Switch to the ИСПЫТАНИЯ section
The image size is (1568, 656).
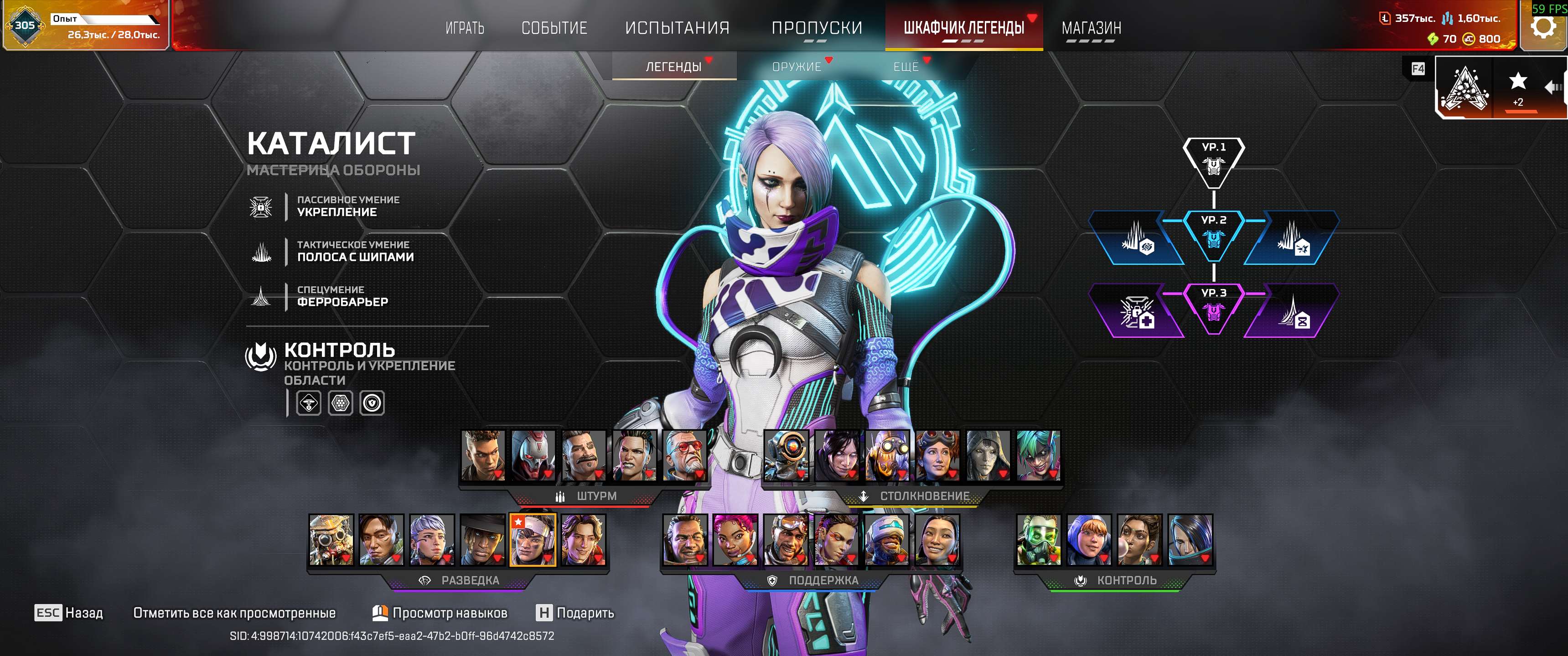pos(677,28)
